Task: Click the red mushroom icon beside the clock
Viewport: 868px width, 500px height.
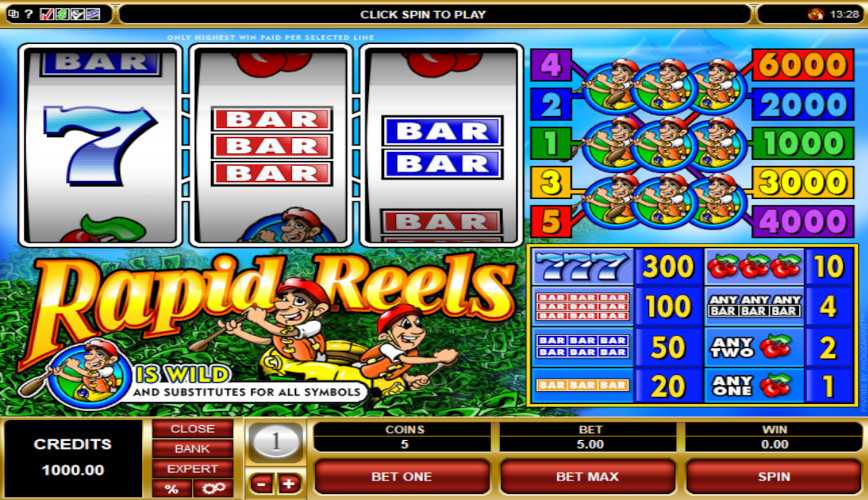Action: pyautogui.click(x=815, y=14)
